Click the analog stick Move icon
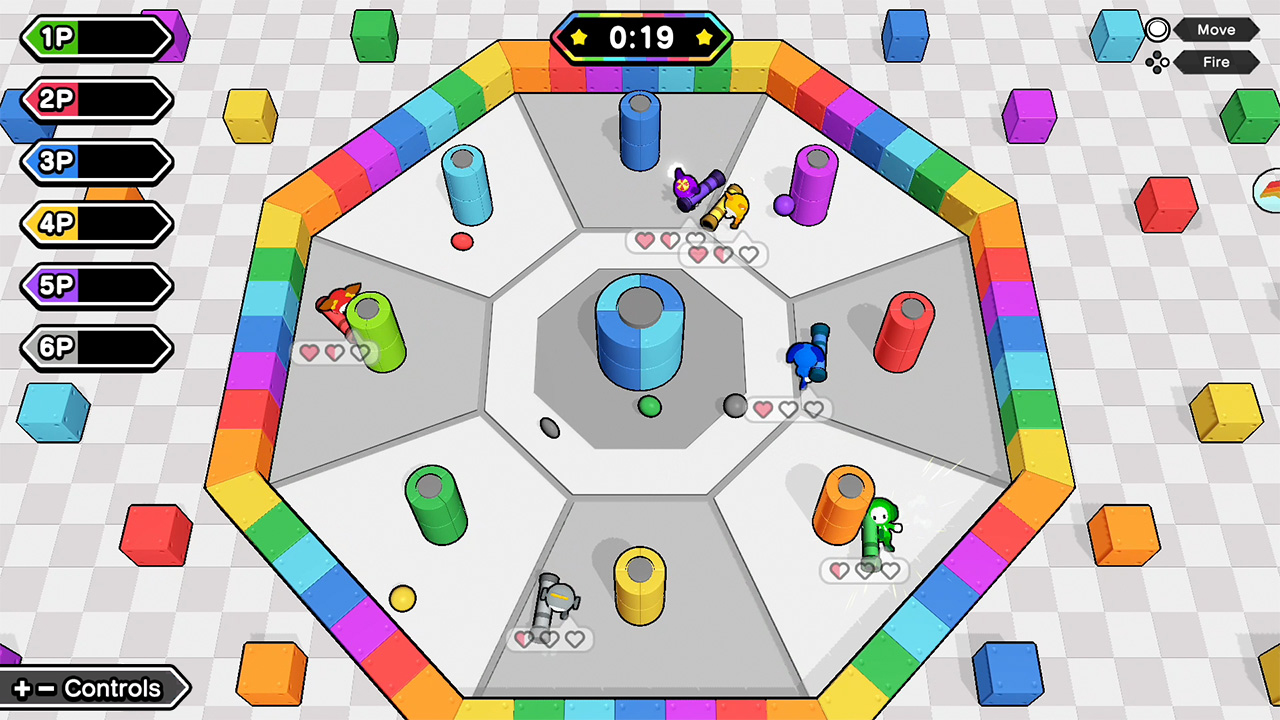 point(1157,29)
